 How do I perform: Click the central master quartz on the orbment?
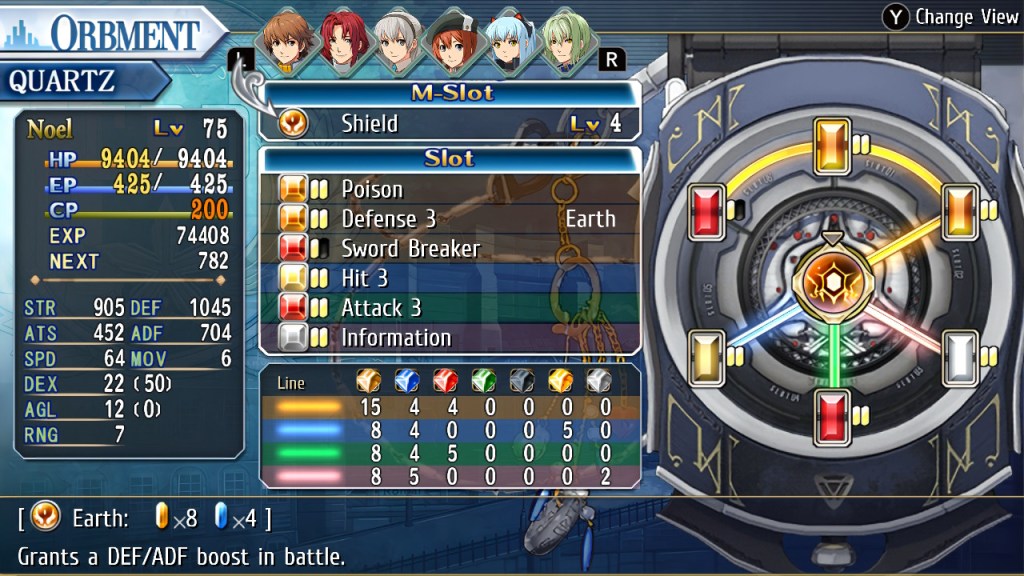(x=830, y=285)
